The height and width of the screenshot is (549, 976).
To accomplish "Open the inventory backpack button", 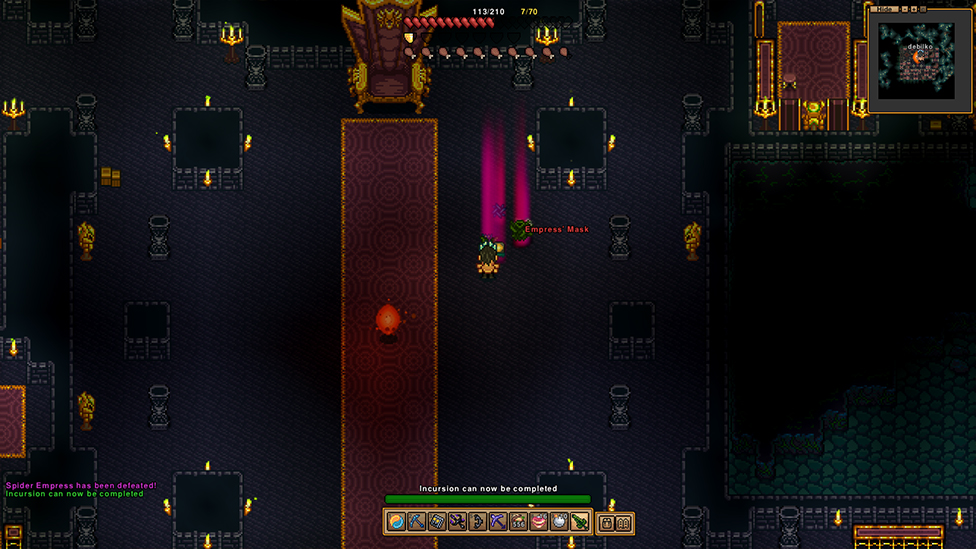I will 606,522.
